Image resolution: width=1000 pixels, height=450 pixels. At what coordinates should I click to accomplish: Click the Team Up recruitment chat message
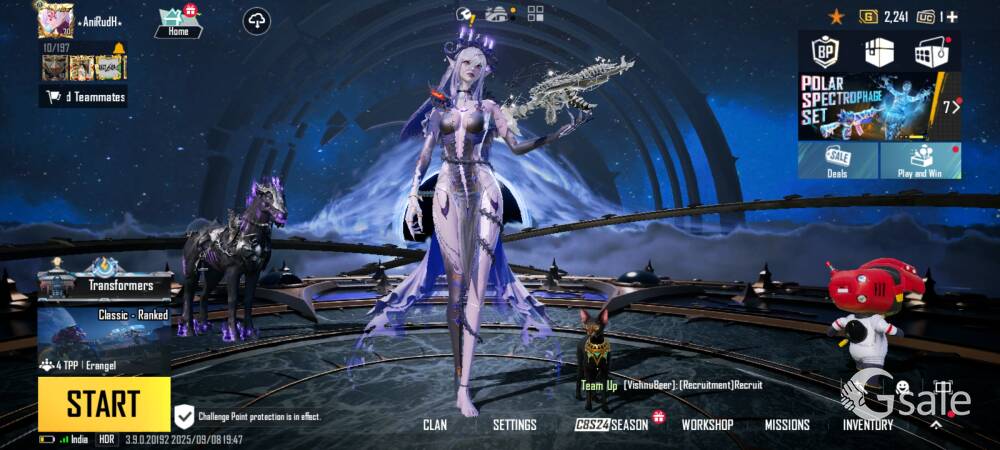pyautogui.click(x=670, y=385)
